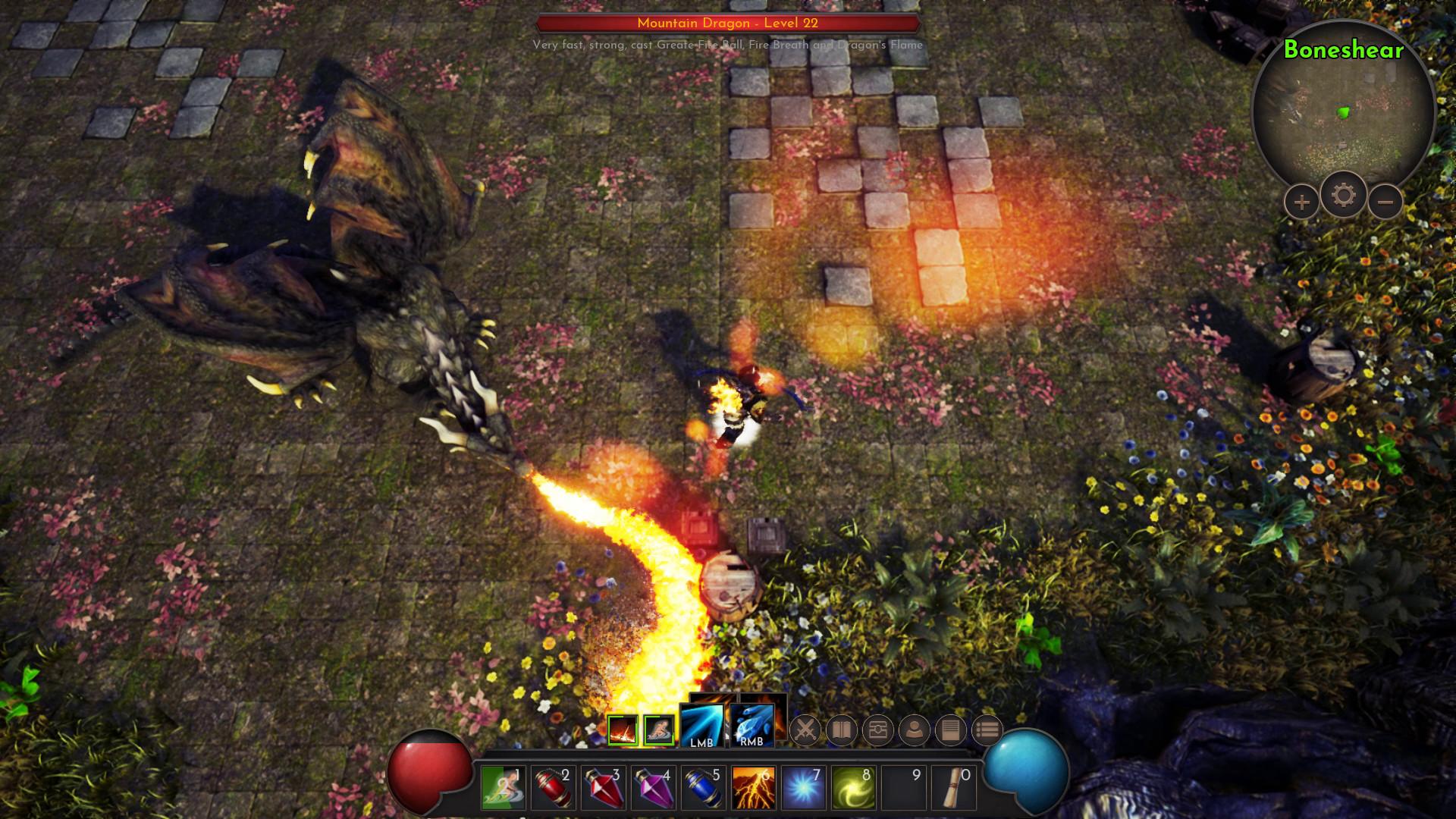Cast the lightning storm spell in slot 6
The width and height of the screenshot is (1456, 819).
tap(753, 787)
